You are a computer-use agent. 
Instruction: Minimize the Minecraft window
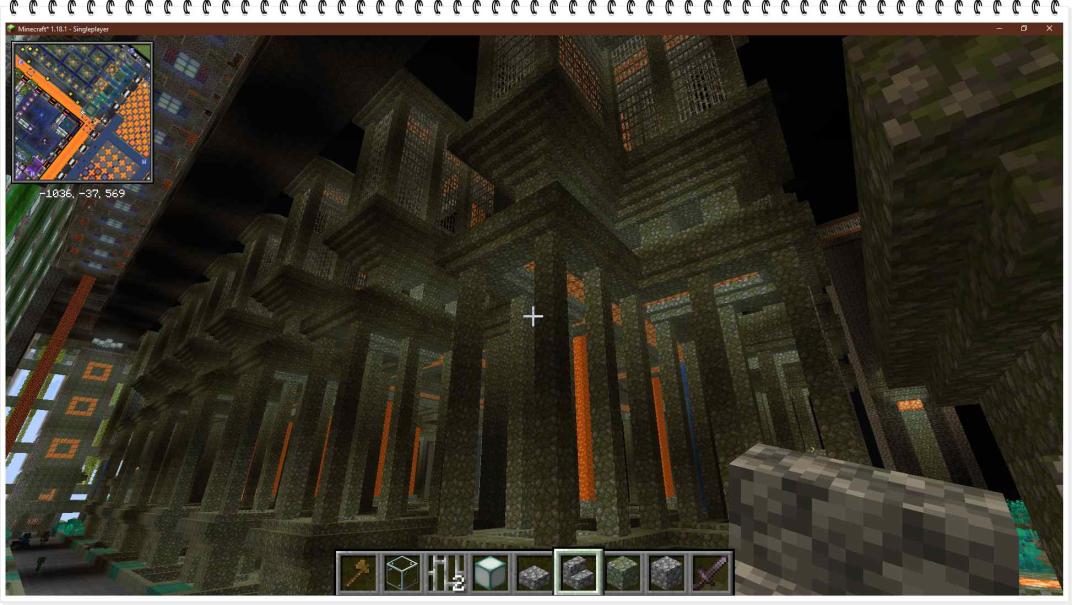pos(997,29)
